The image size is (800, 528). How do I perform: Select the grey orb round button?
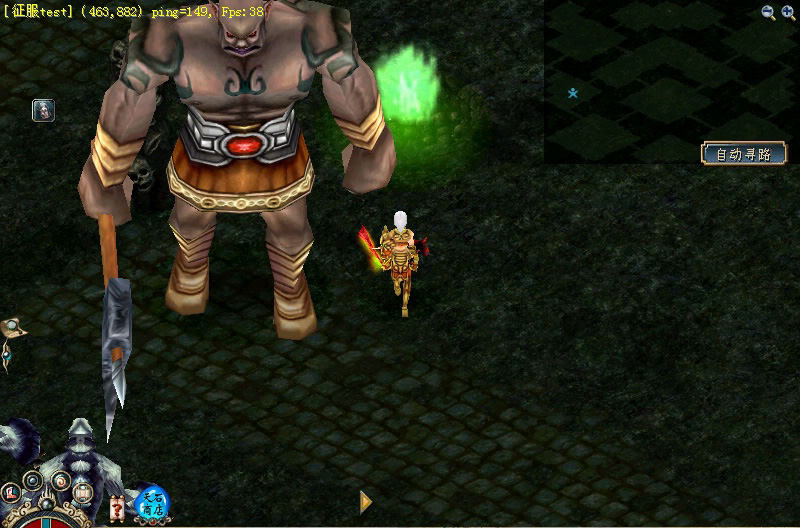(34, 481)
